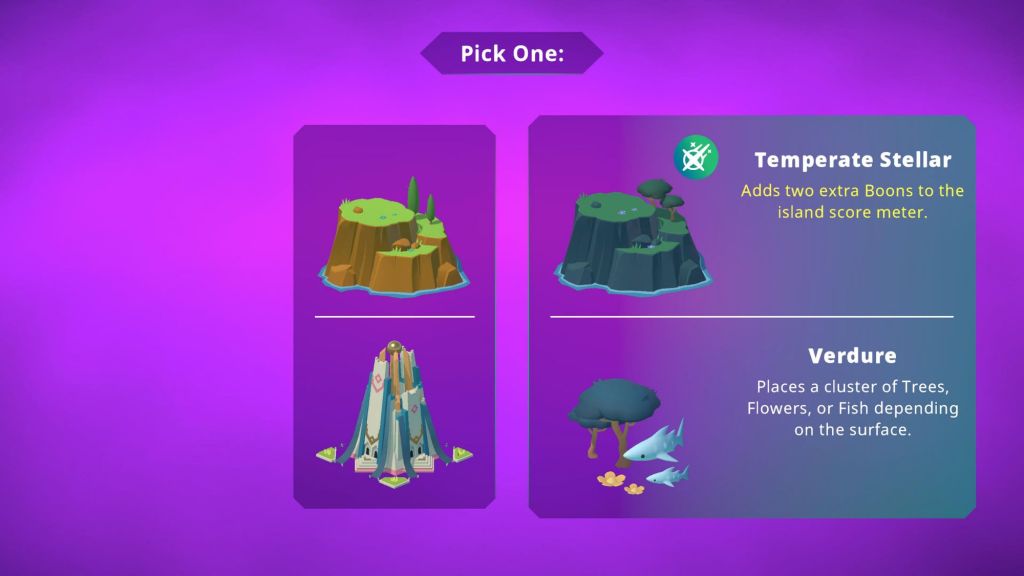Screen dimensions: 1024x576
Task: Pick the Temperate Stellar and Verdure card
Action: click(752, 316)
